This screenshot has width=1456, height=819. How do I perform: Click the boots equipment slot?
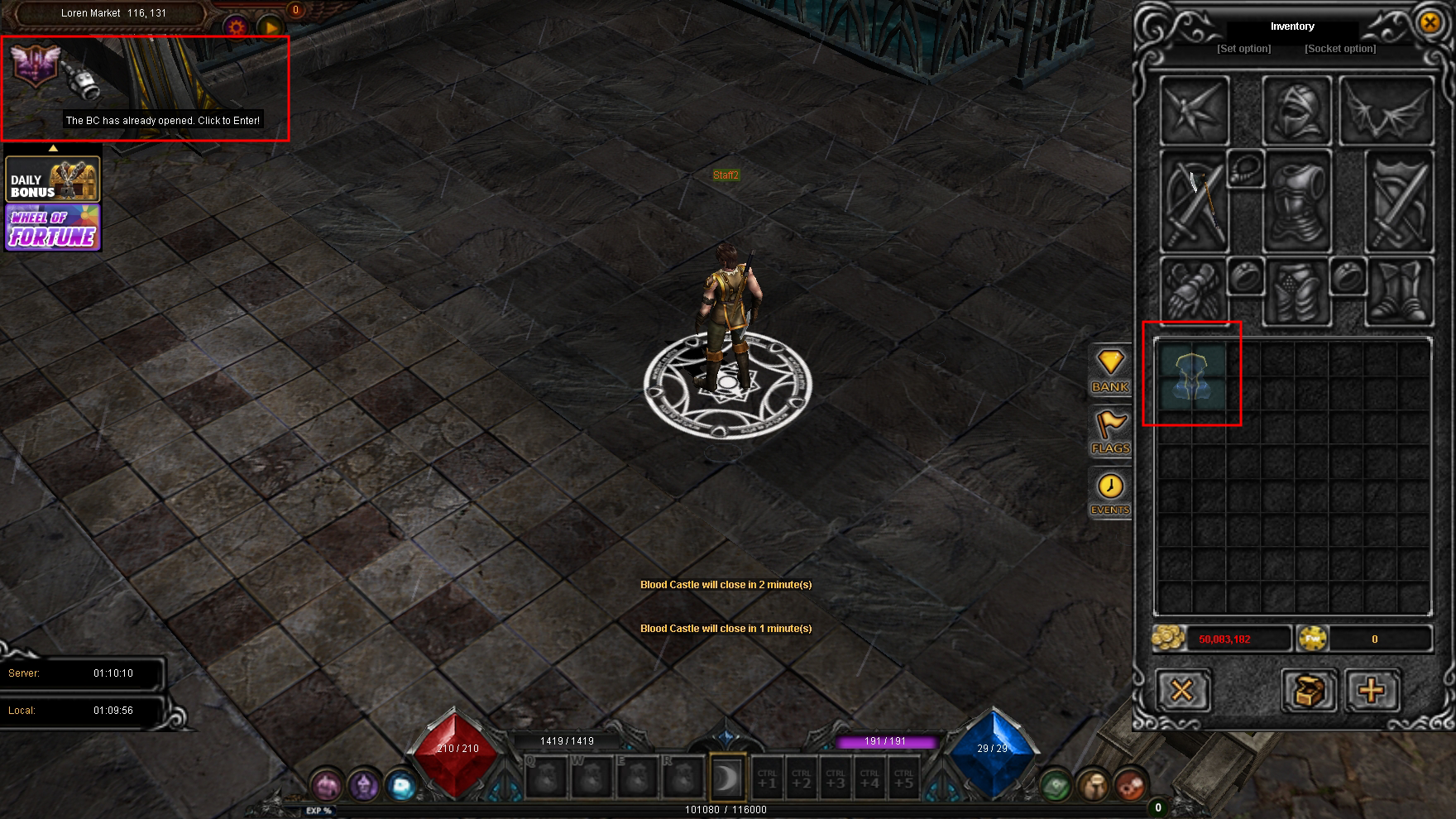coord(1398,291)
